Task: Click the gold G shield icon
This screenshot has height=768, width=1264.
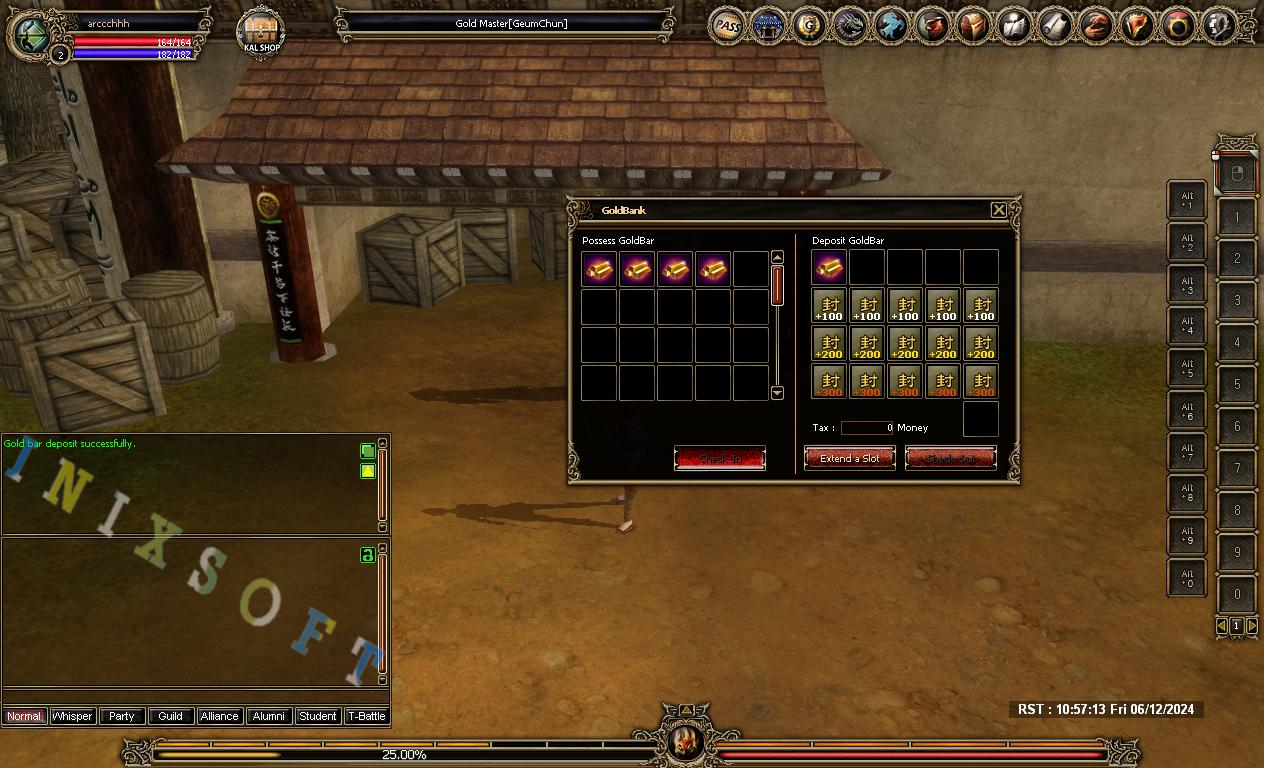Action: click(810, 26)
